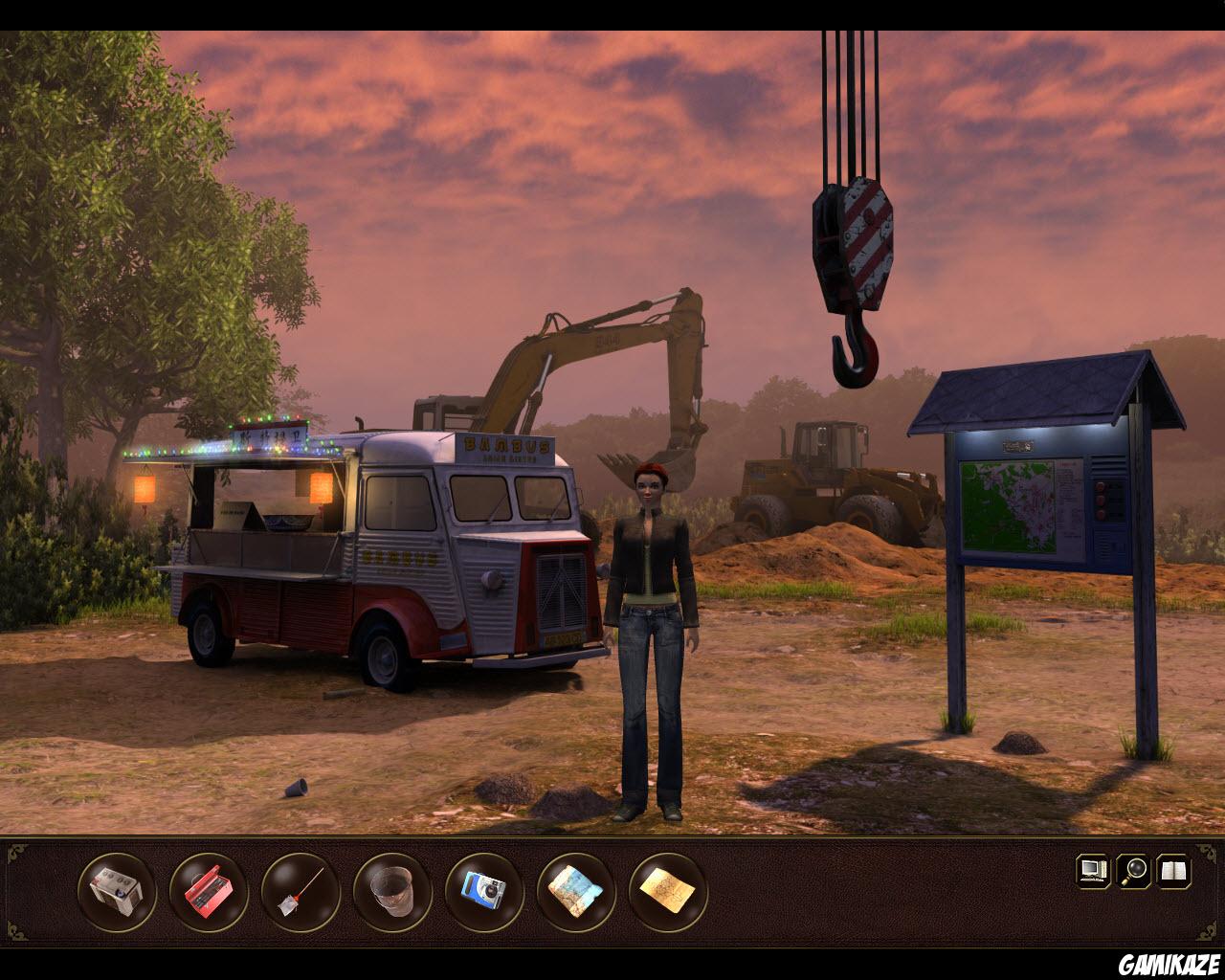The width and height of the screenshot is (1225, 980).
Task: Select the folded blue map item
Action: click(576, 892)
